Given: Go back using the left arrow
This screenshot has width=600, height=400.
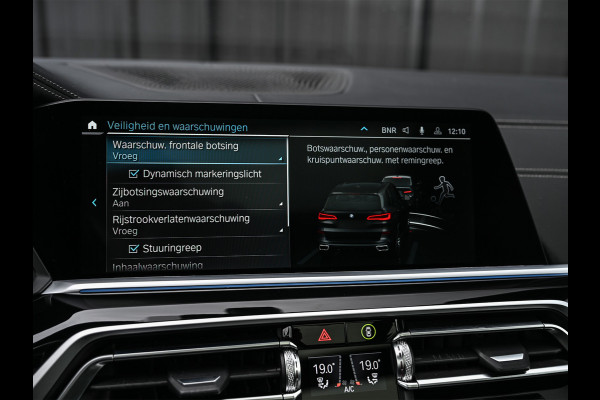Looking at the screenshot, I should [x=94, y=202].
